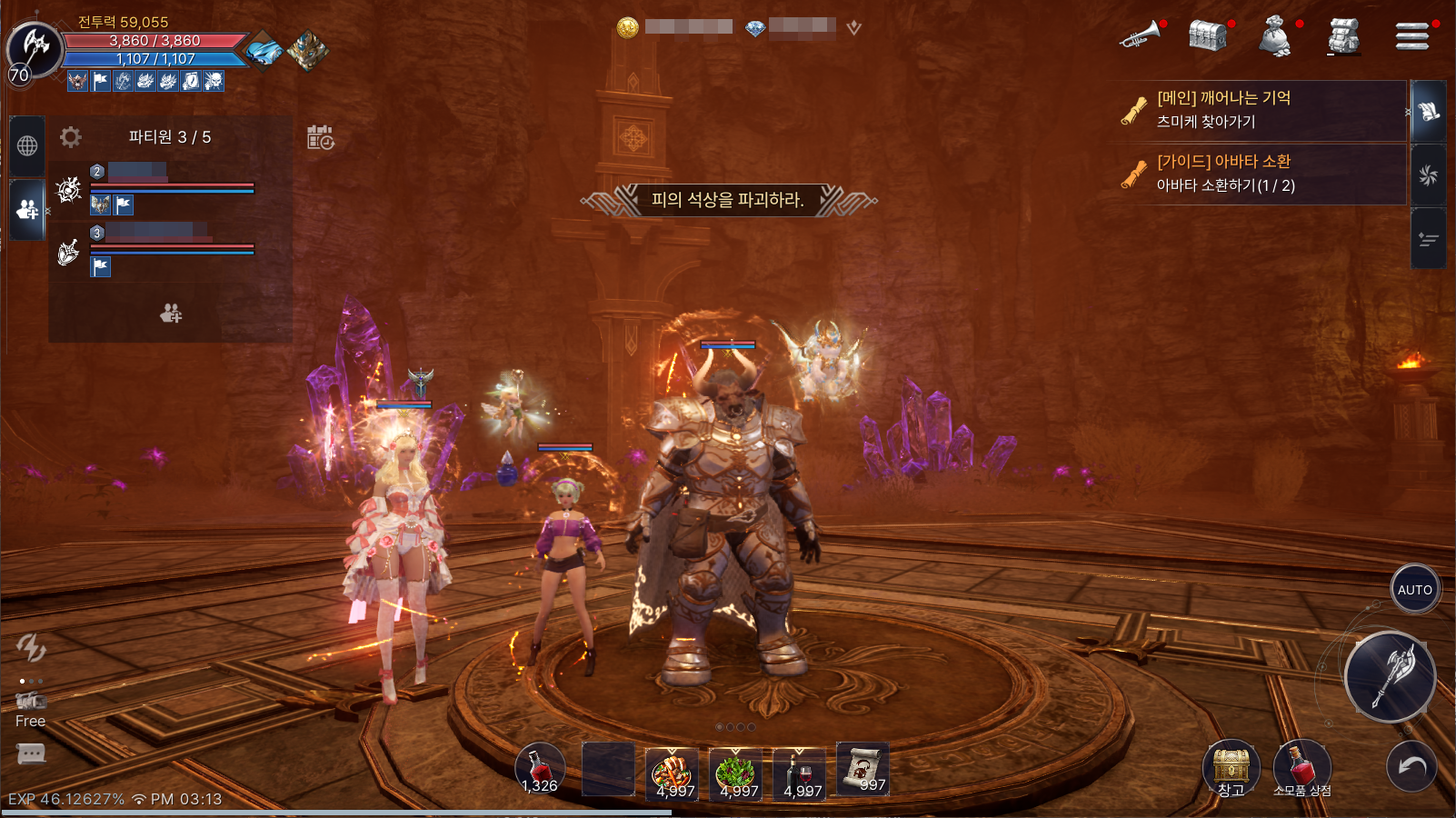
Task: Use the green salad food slot
Action: pos(735,774)
